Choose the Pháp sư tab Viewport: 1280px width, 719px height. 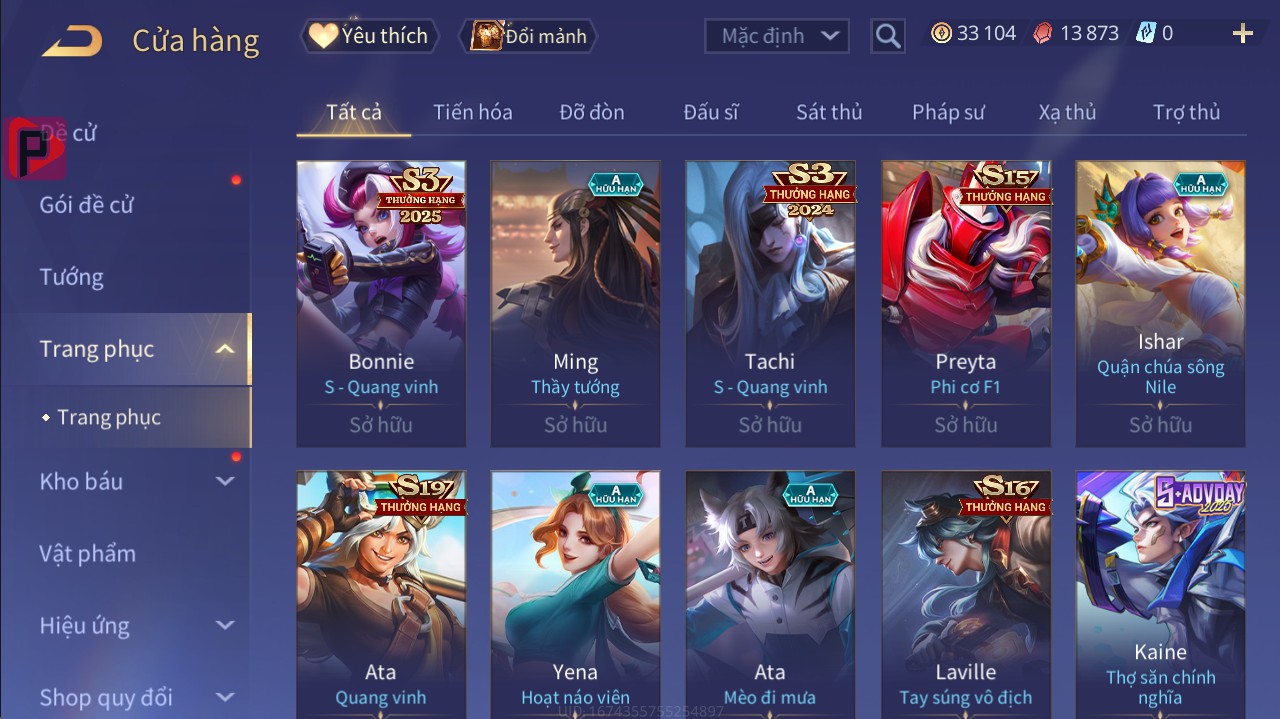948,112
